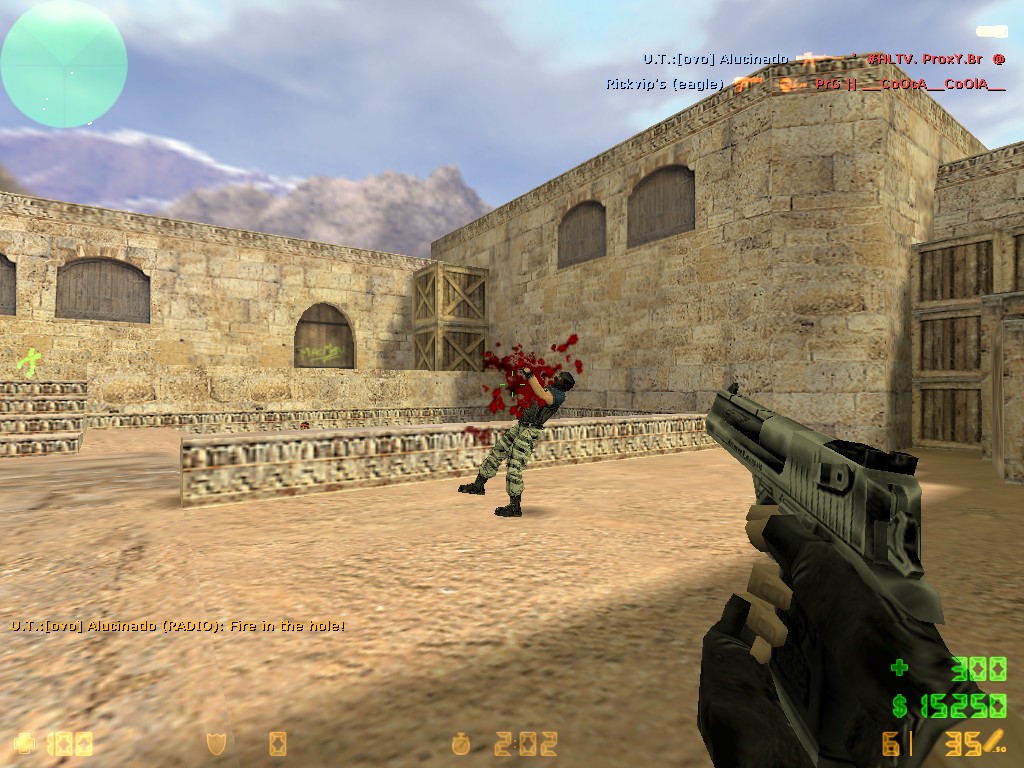This screenshot has width=1024, height=768.
Task: Click the health cross icon
Action: (26, 743)
